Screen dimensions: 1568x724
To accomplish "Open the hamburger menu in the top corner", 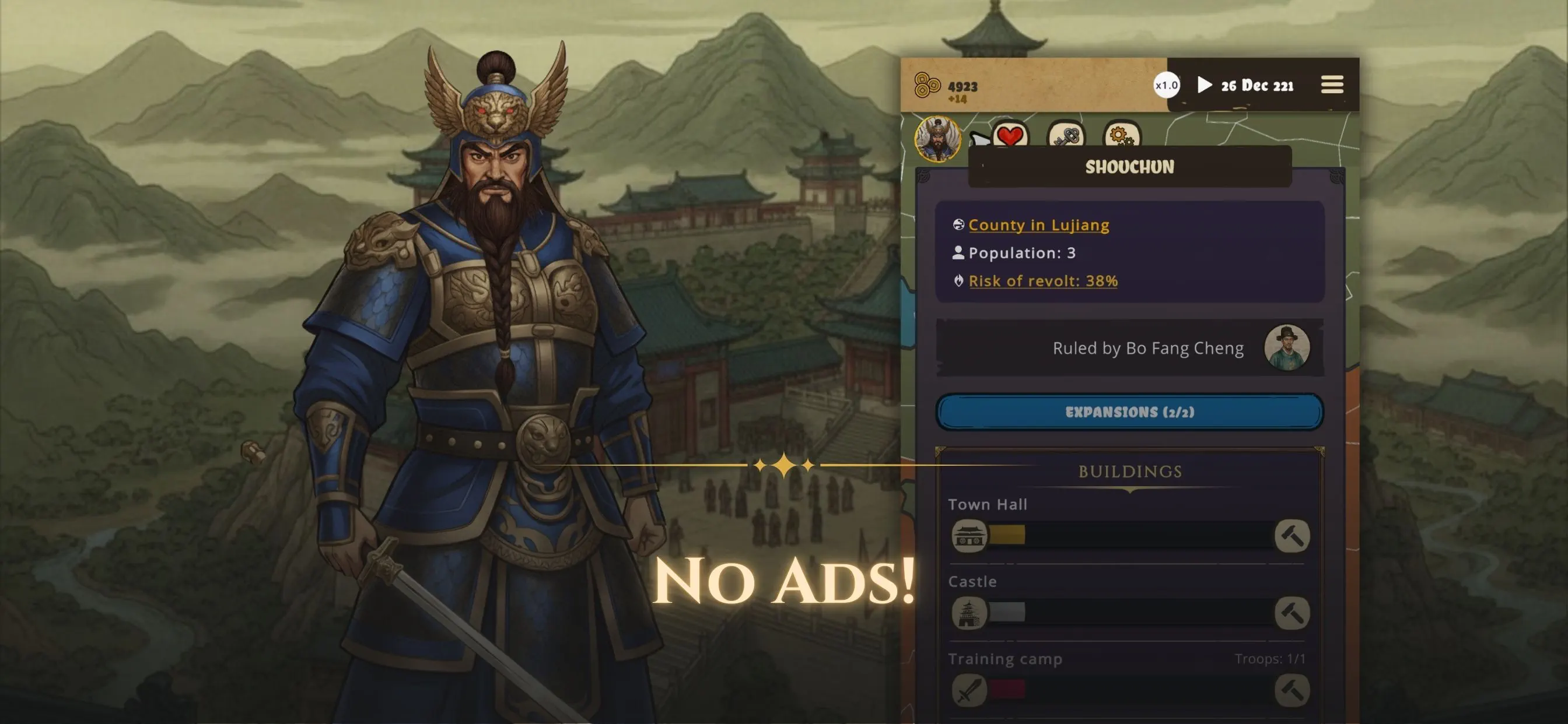I will pyautogui.click(x=1332, y=85).
